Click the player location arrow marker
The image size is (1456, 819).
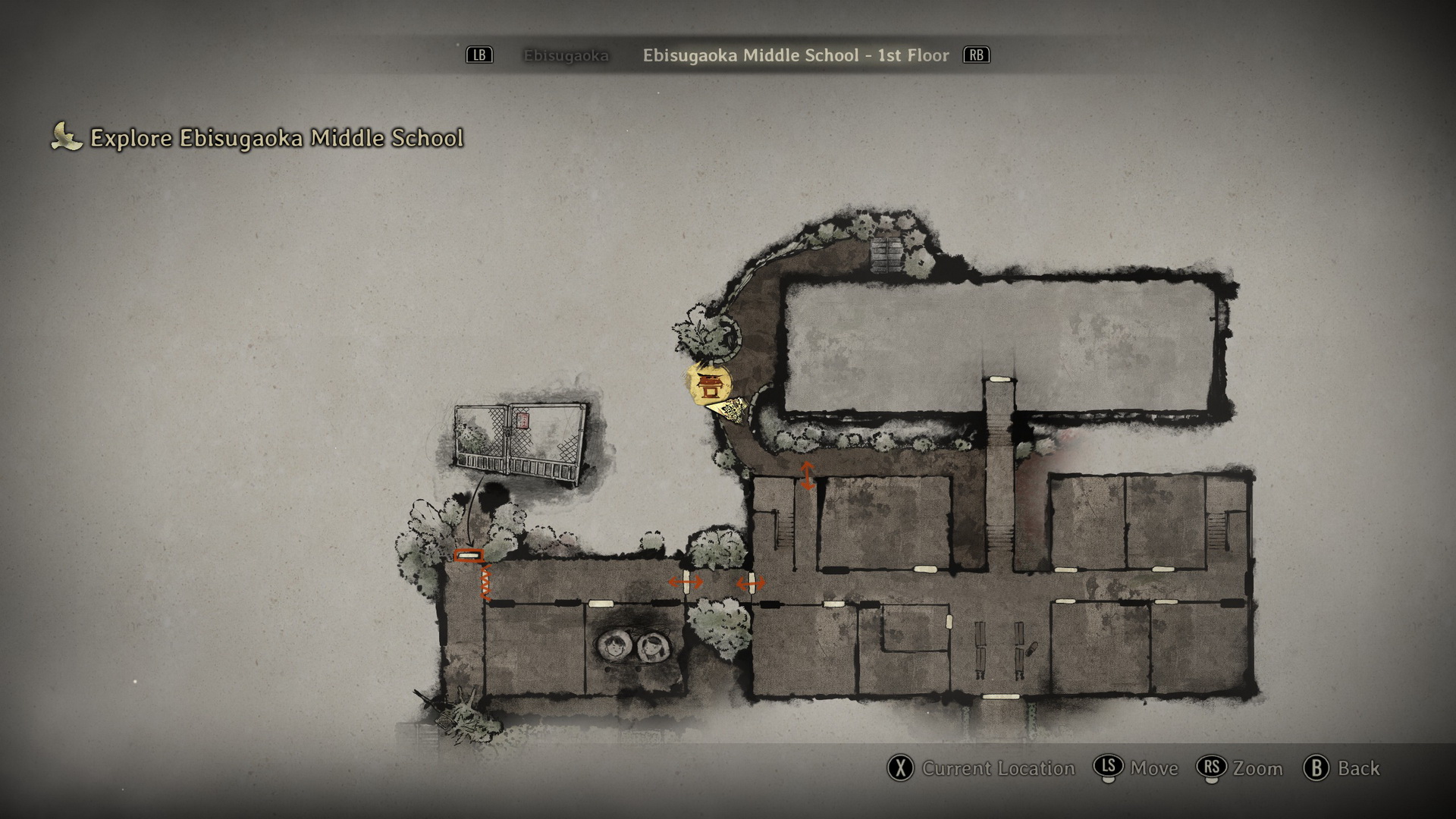(730, 410)
